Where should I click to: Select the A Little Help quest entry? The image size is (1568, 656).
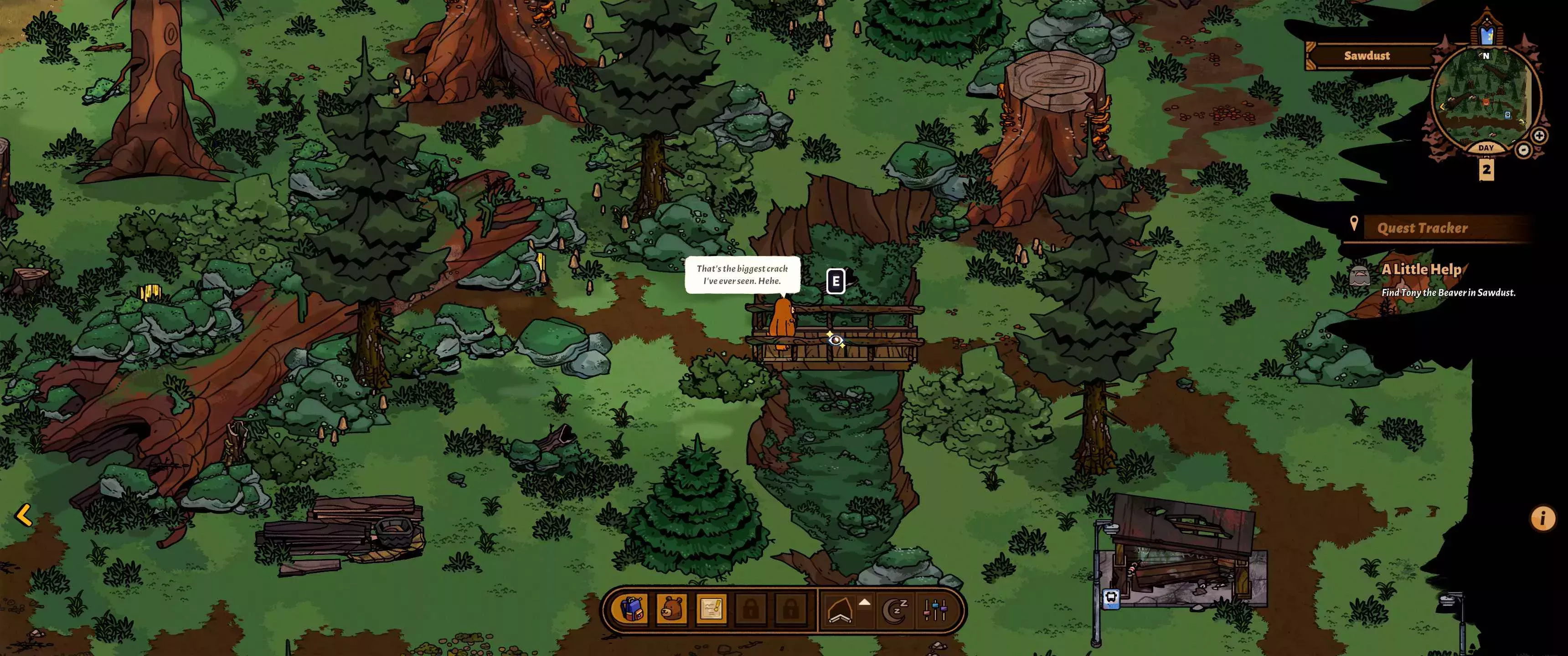point(1421,270)
